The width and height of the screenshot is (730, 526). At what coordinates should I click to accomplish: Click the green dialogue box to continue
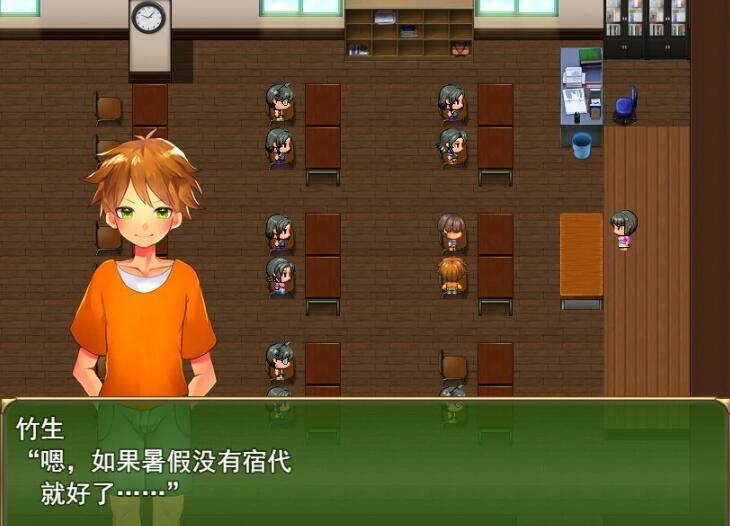click(x=365, y=462)
